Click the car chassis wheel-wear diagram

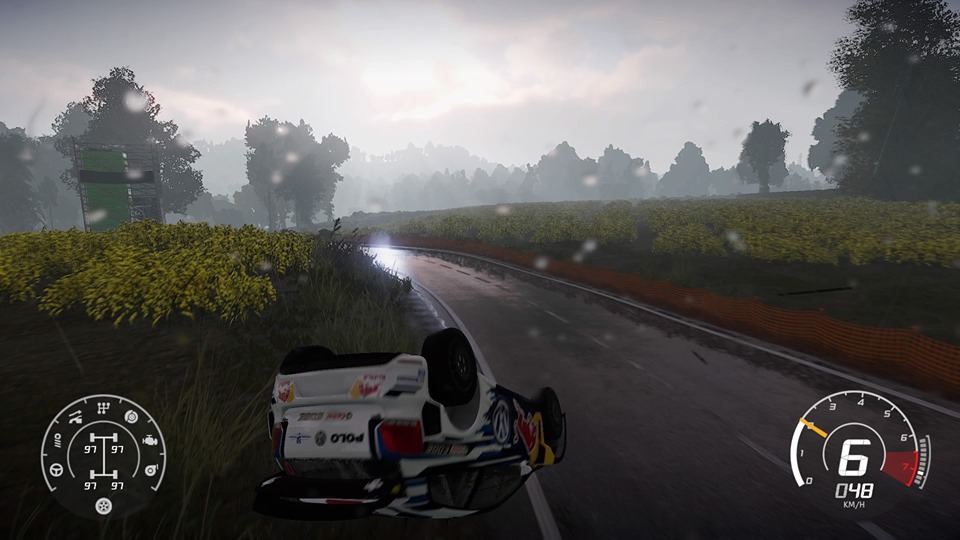pos(104,456)
